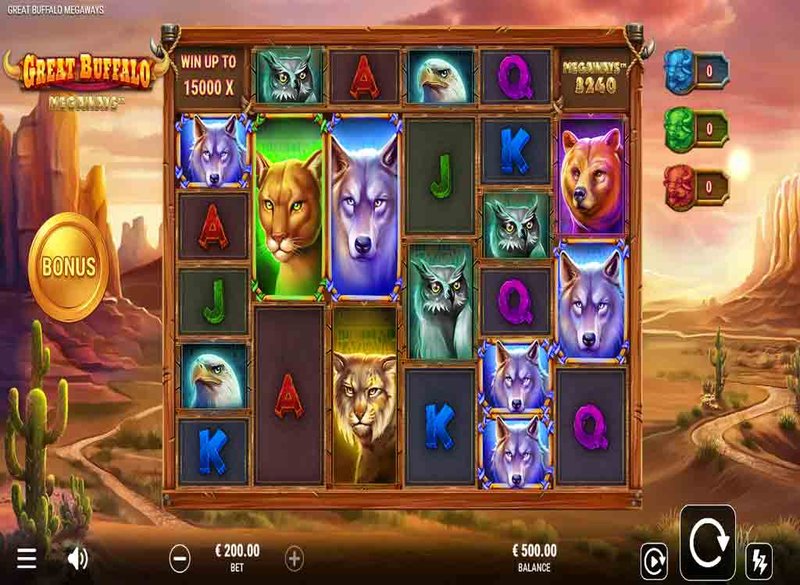Open the hamburger menu
Viewport: 800px width, 585px height.
[x=27, y=558]
